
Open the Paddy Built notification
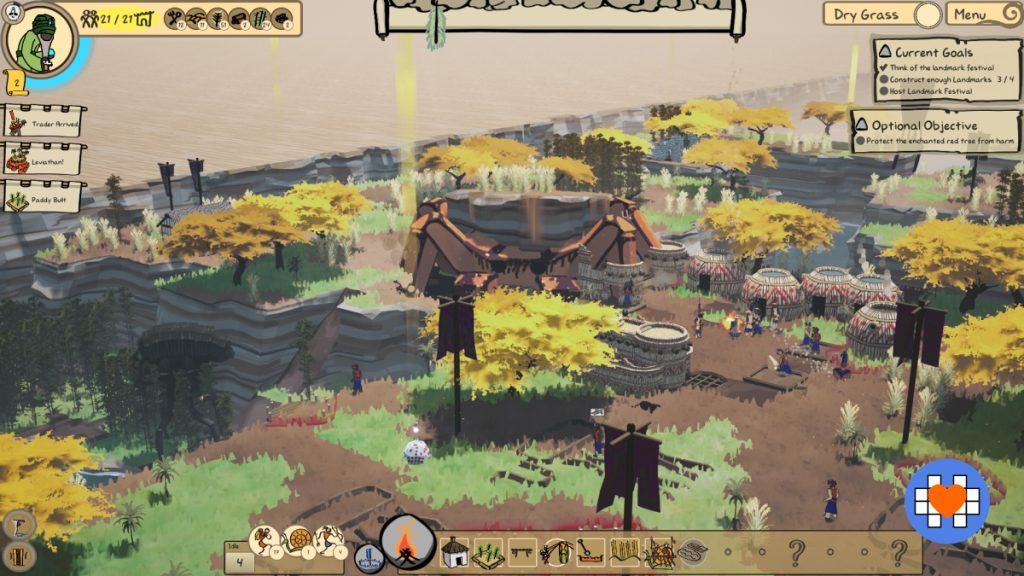click(x=43, y=197)
